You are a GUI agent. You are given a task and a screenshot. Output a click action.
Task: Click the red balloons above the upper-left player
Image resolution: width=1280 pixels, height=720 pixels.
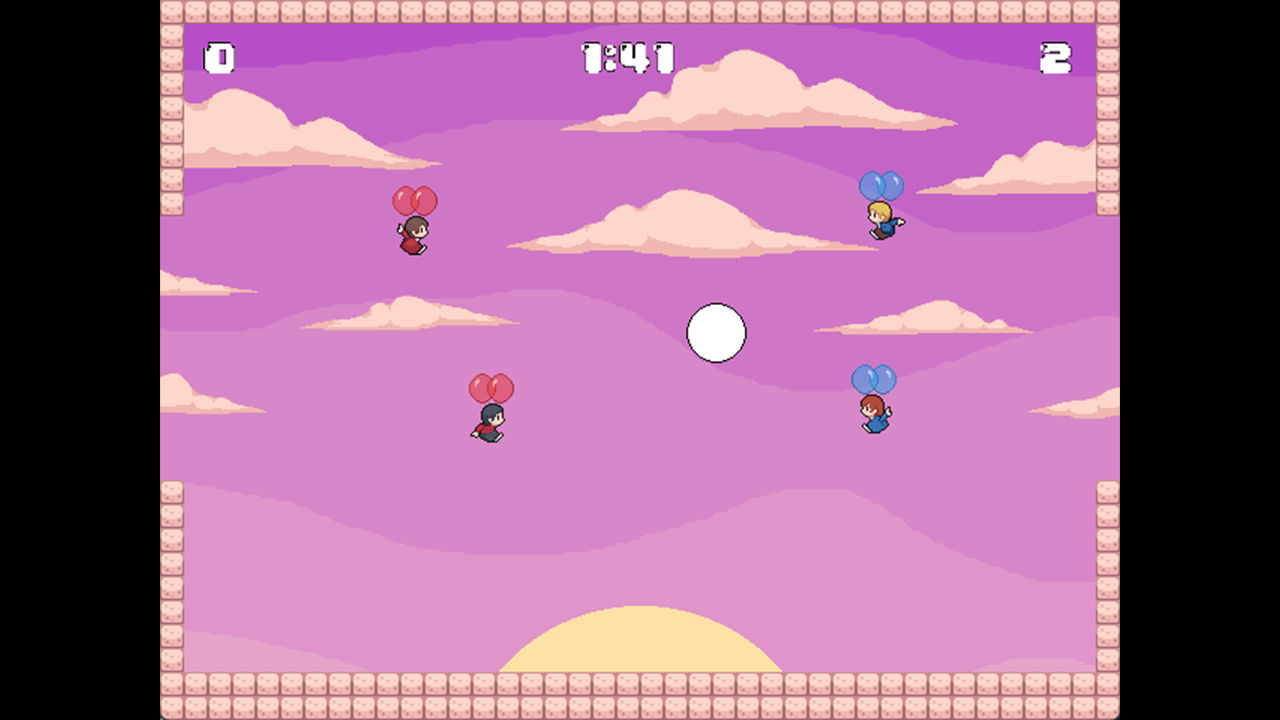[413, 200]
